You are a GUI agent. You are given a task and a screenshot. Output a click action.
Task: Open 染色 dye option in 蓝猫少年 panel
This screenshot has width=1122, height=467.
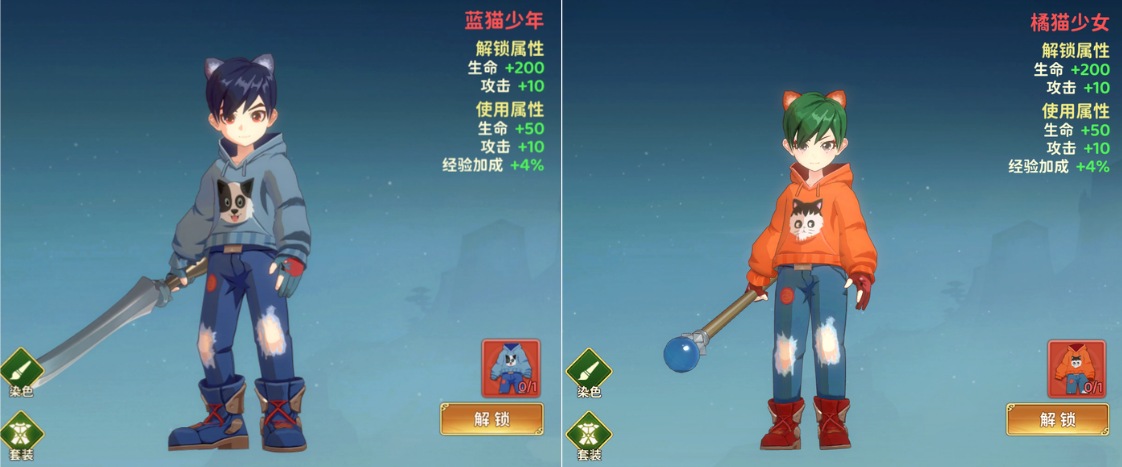pyautogui.click(x=22, y=372)
